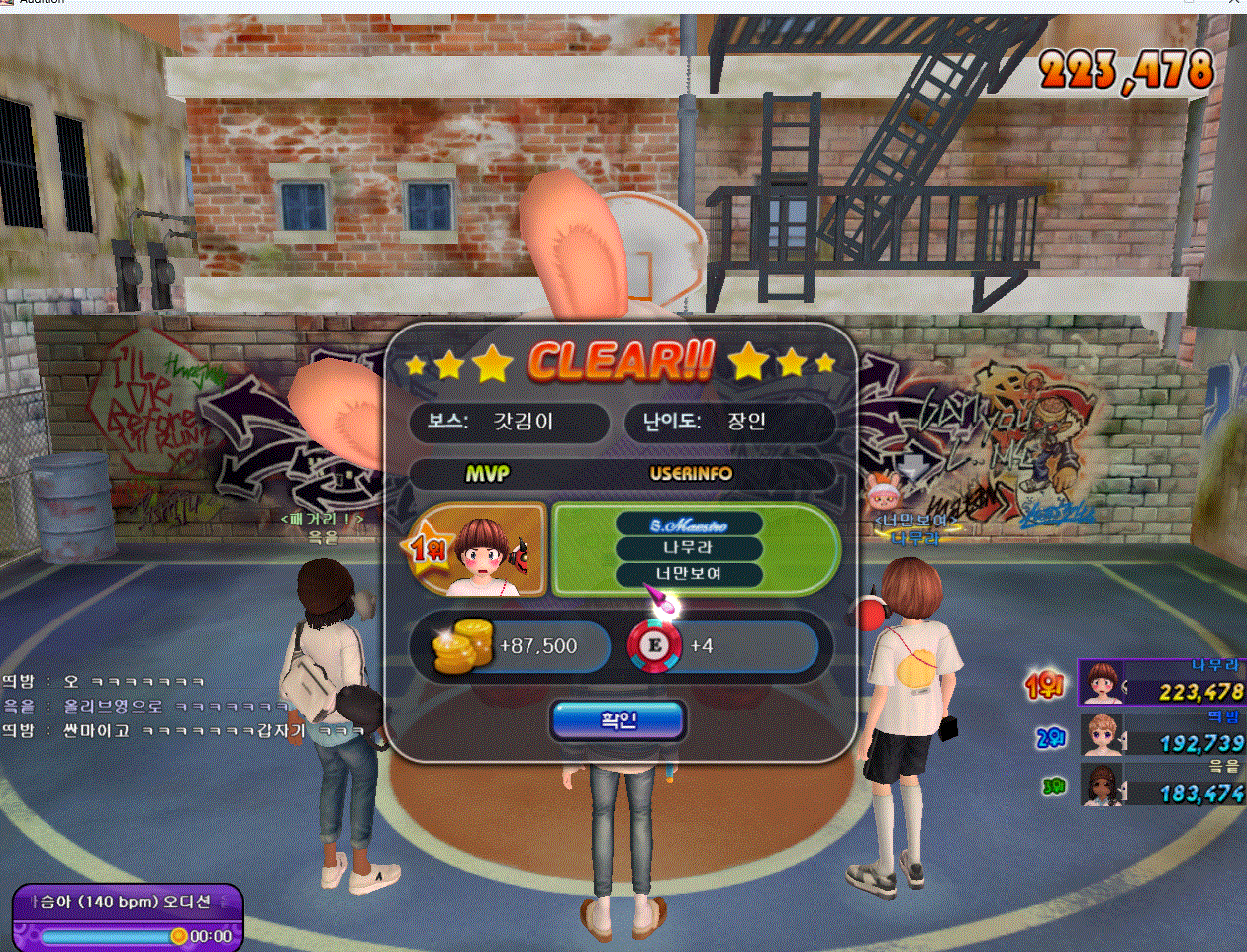This screenshot has width=1247, height=952.
Task: Select the first-place MVP avatar portrait
Action: pos(485,550)
